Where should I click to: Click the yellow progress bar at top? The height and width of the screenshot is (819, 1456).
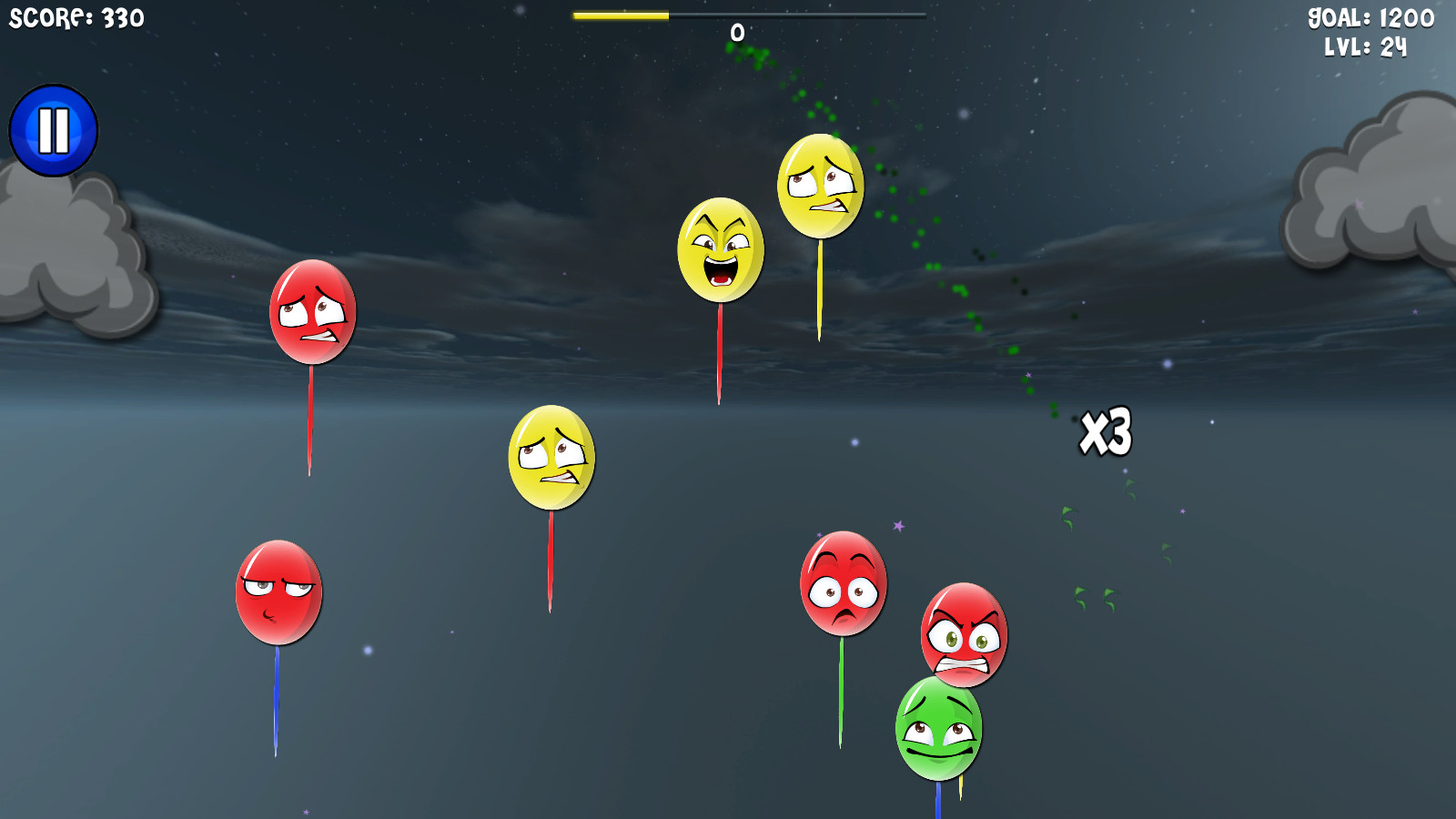(622, 15)
